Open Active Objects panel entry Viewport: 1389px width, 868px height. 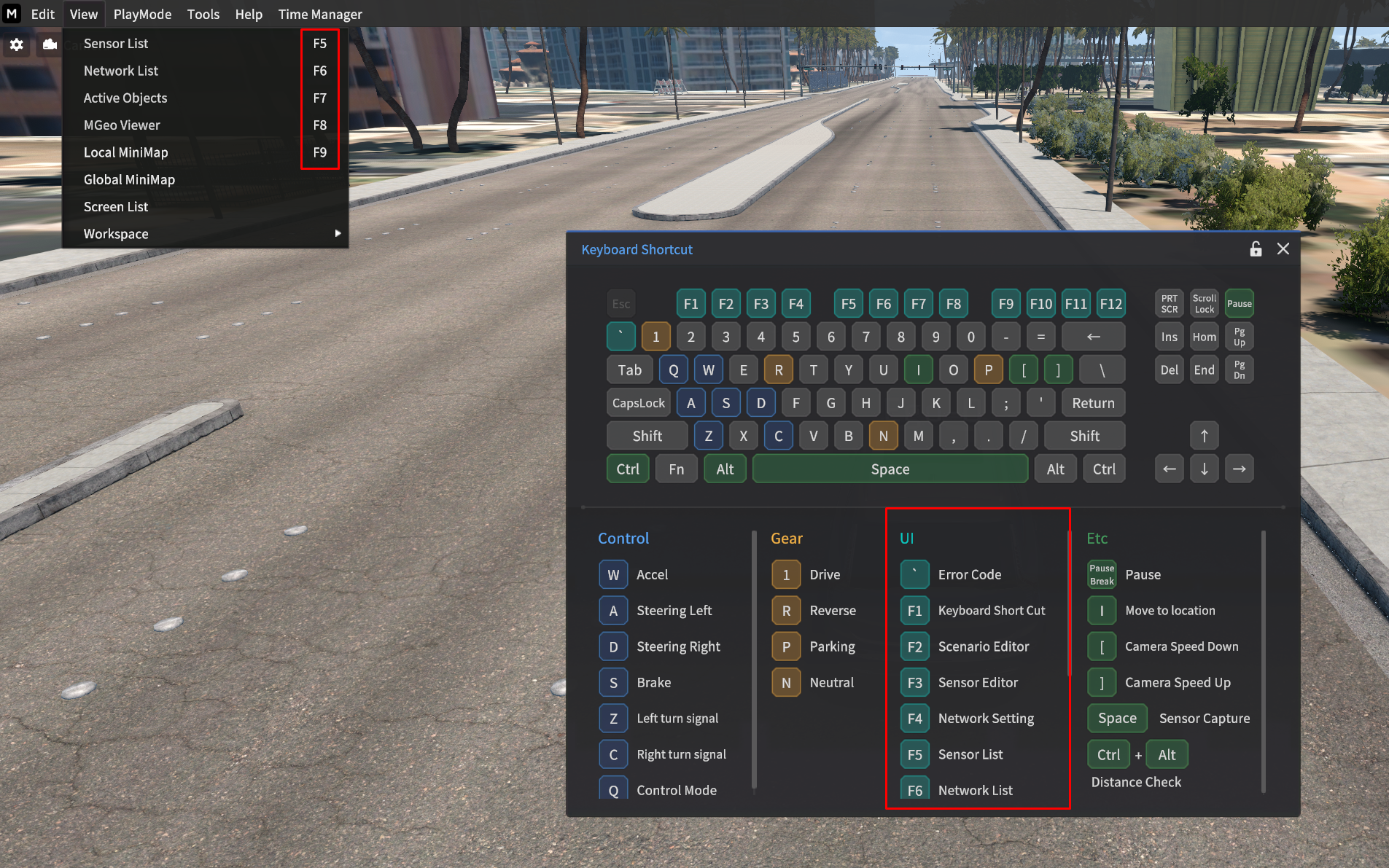125,98
